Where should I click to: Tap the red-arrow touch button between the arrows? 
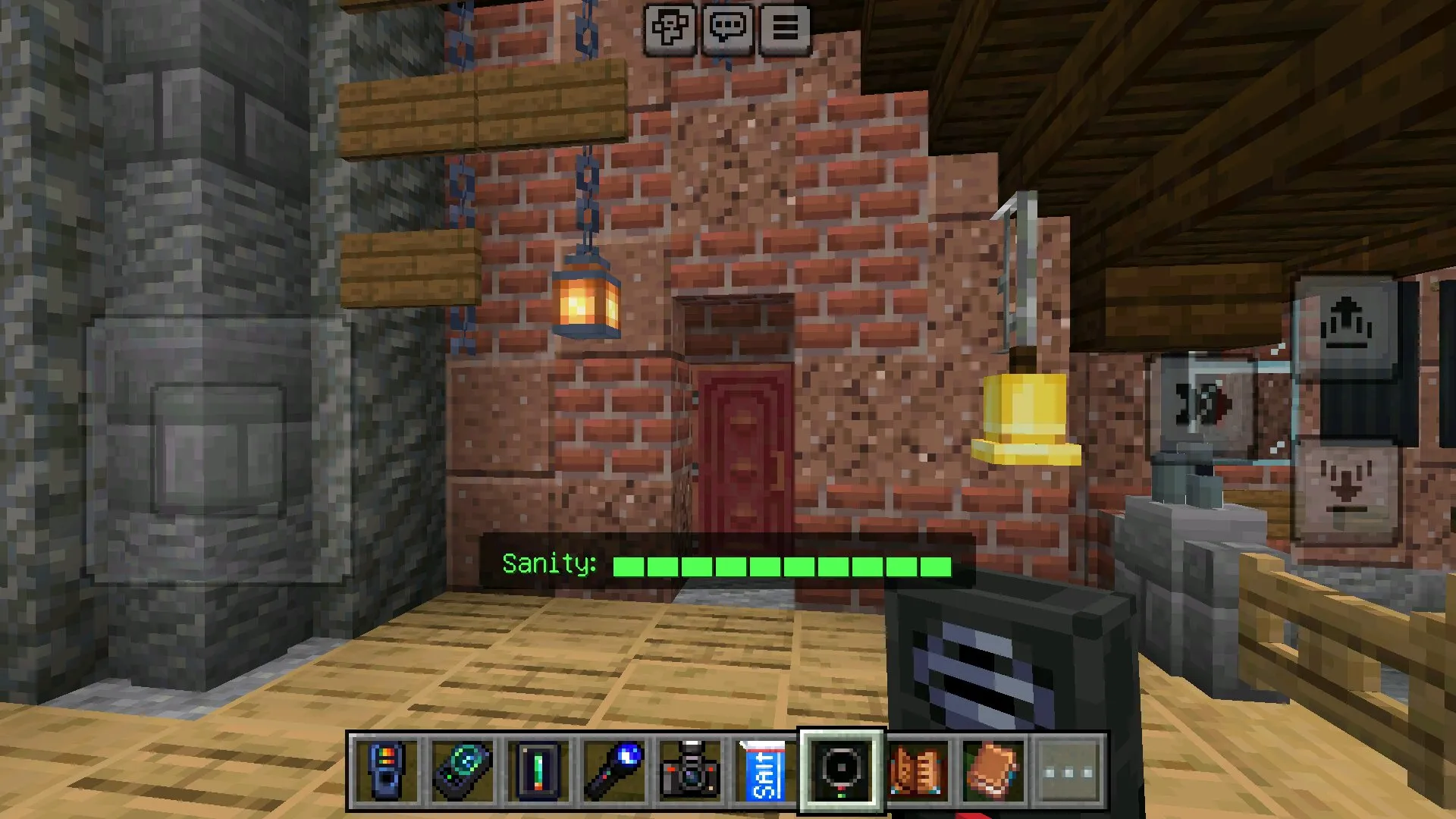tap(1203, 406)
